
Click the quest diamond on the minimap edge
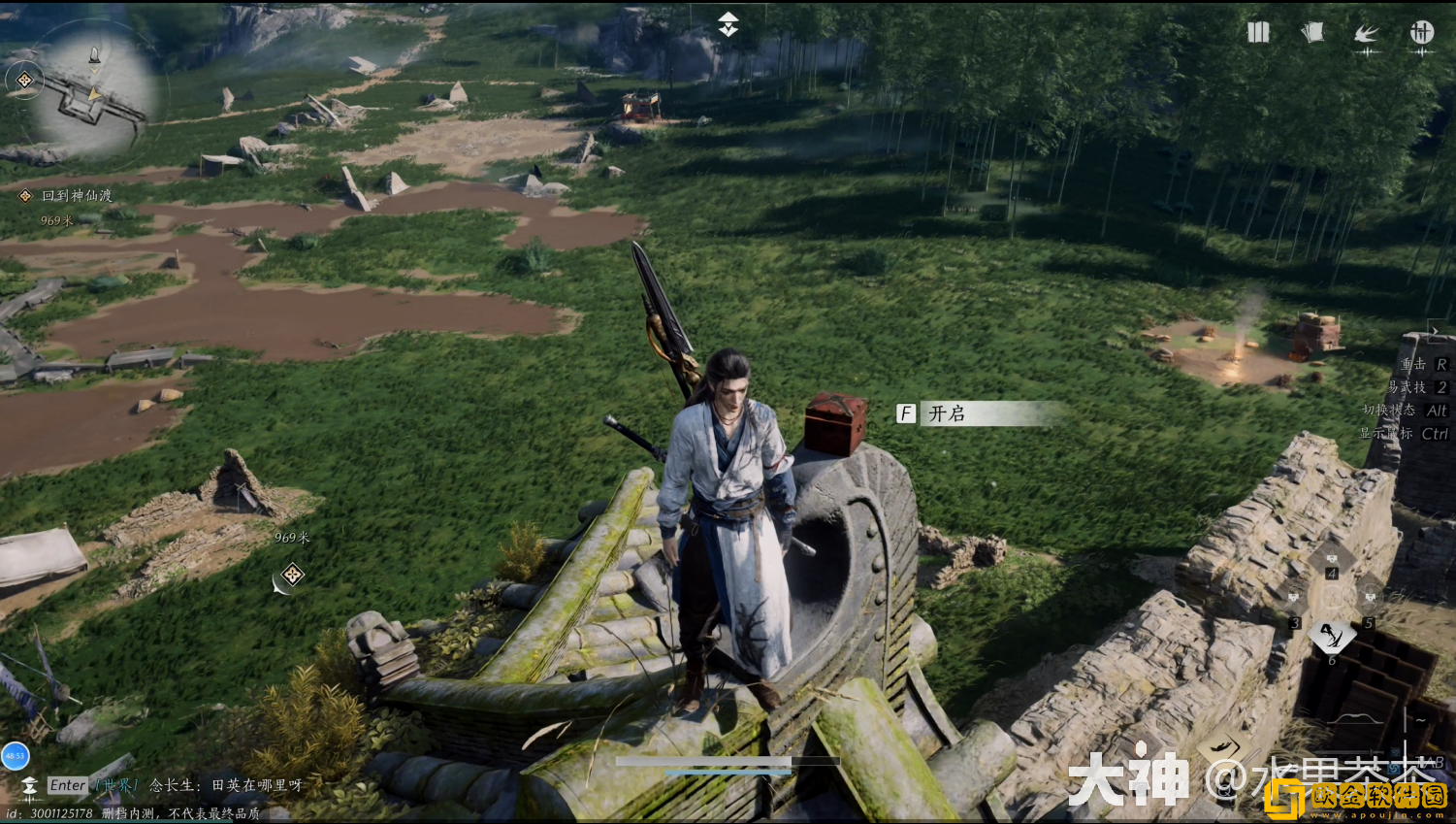click(24, 80)
